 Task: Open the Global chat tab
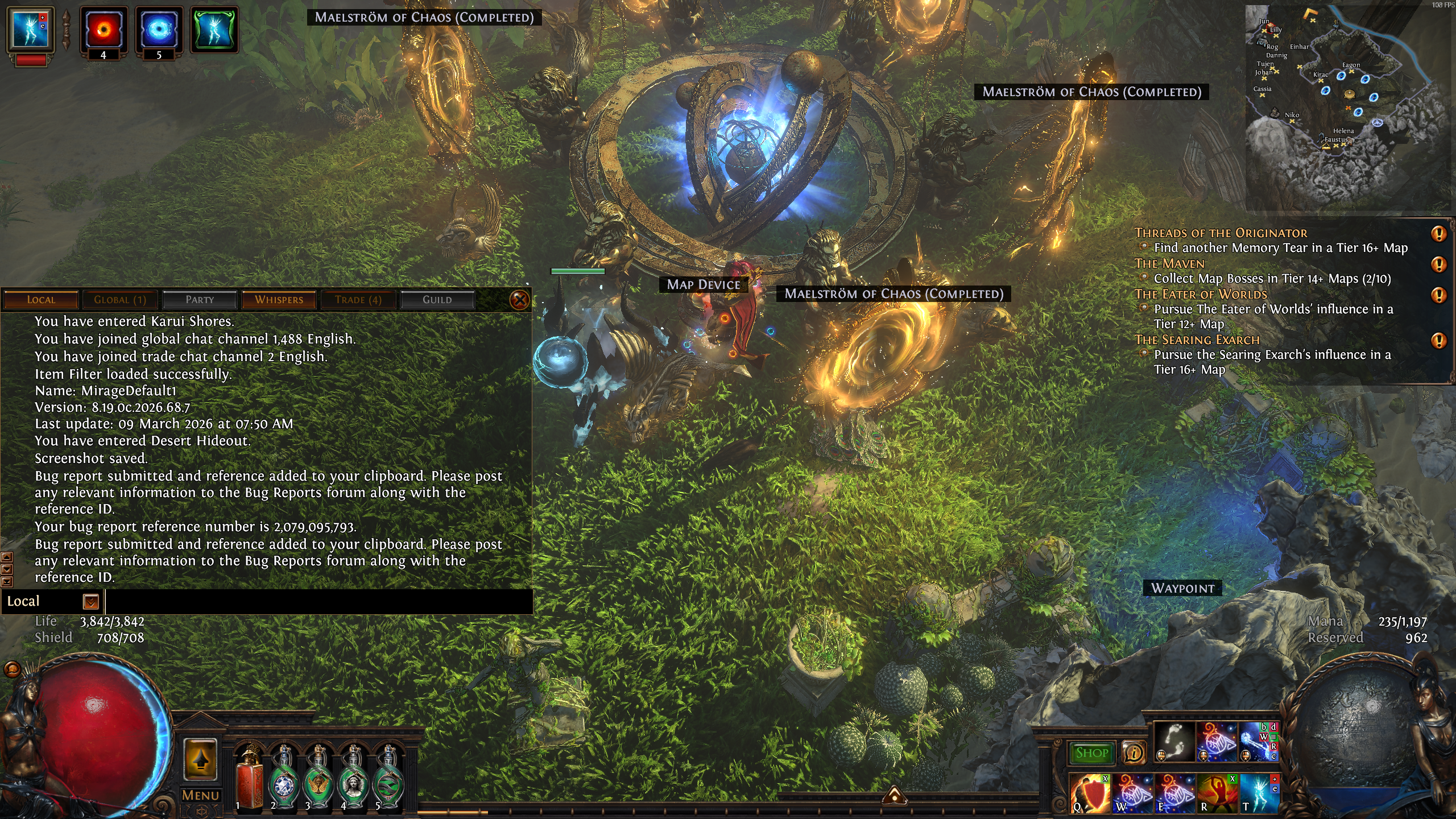pyautogui.click(x=120, y=300)
